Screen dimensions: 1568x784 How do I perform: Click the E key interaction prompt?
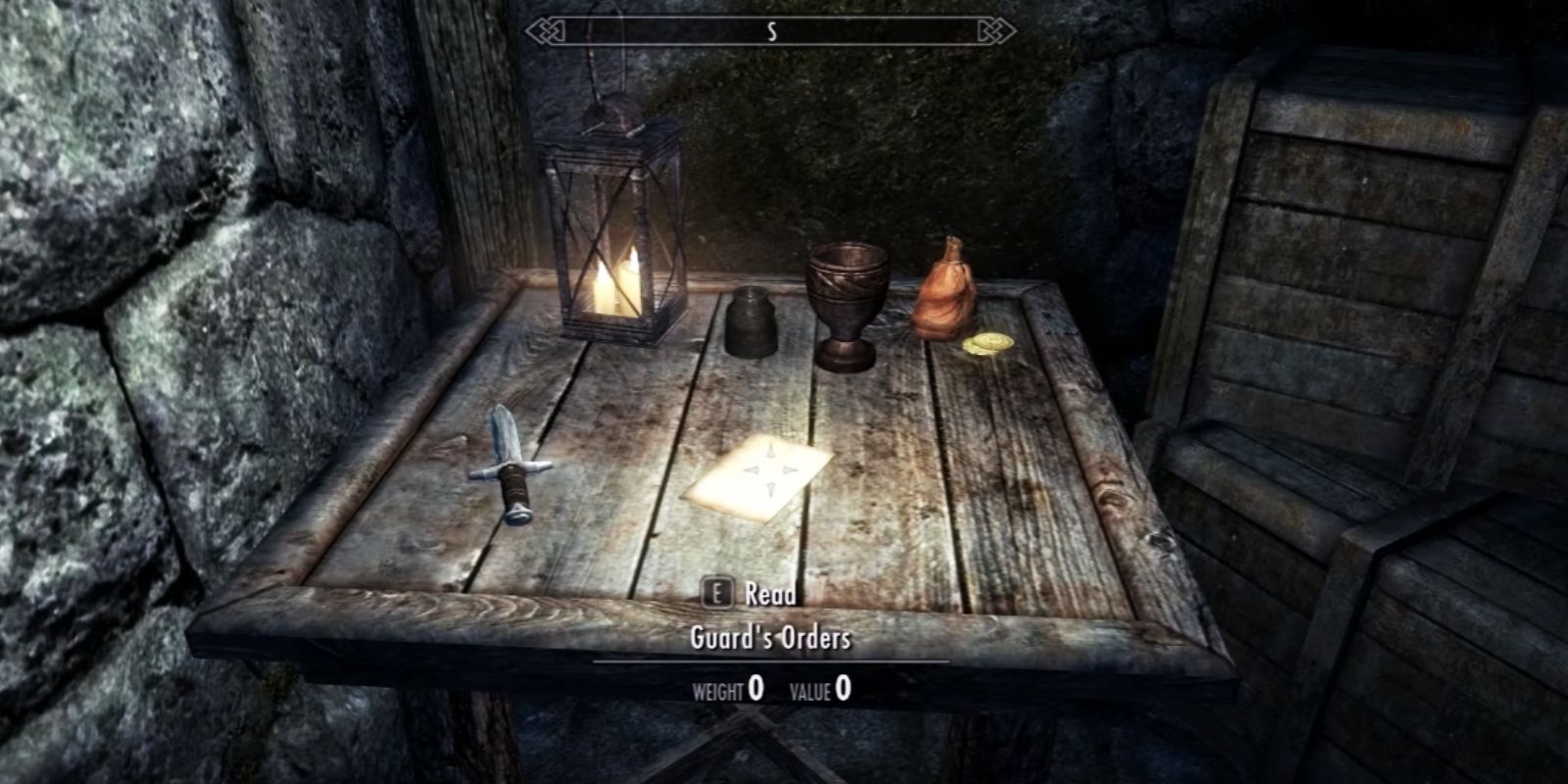(x=720, y=594)
